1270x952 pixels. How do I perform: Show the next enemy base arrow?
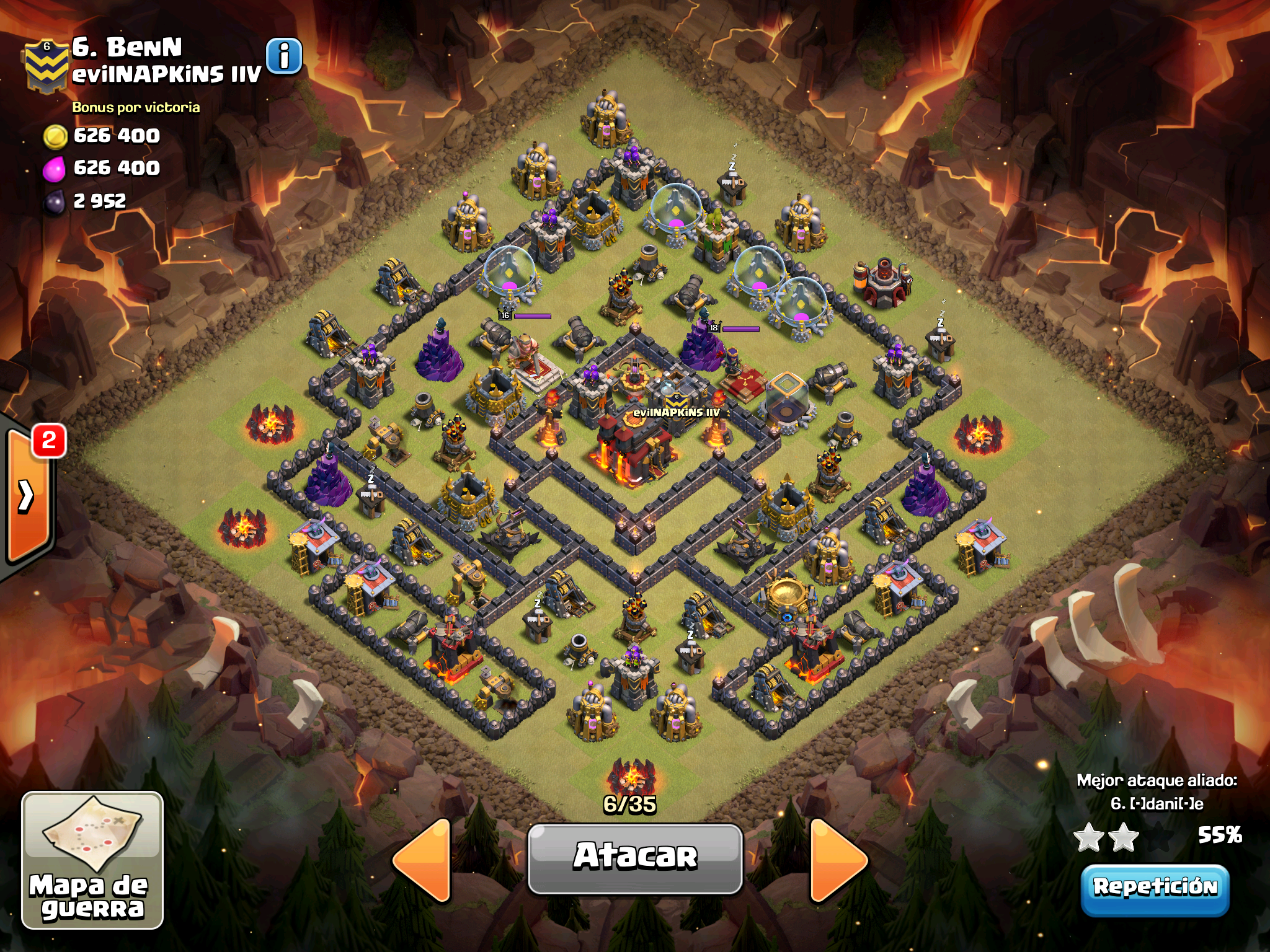tap(838, 859)
